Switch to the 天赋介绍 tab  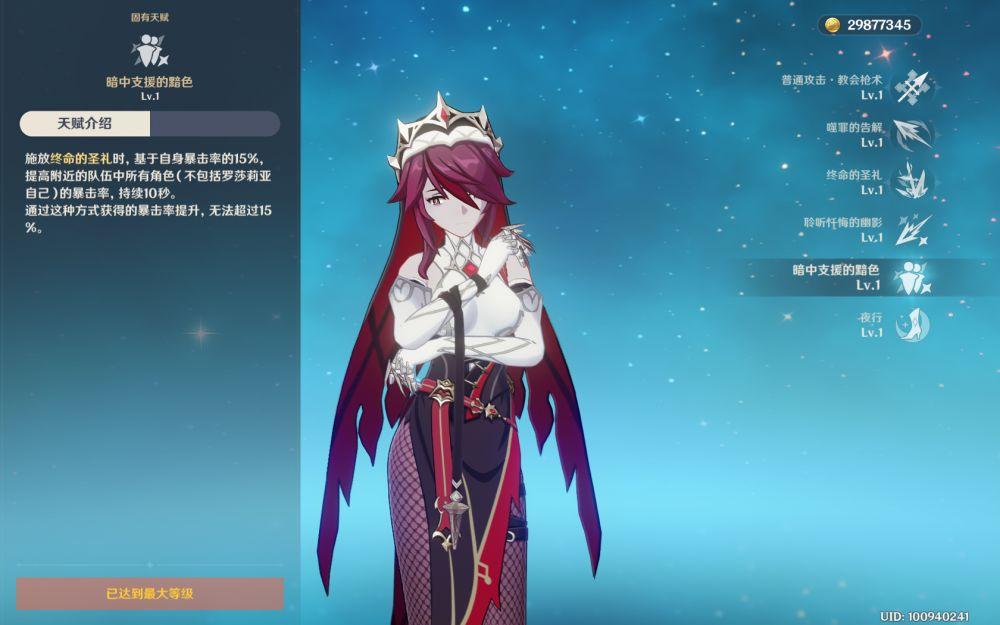[x=85, y=124]
